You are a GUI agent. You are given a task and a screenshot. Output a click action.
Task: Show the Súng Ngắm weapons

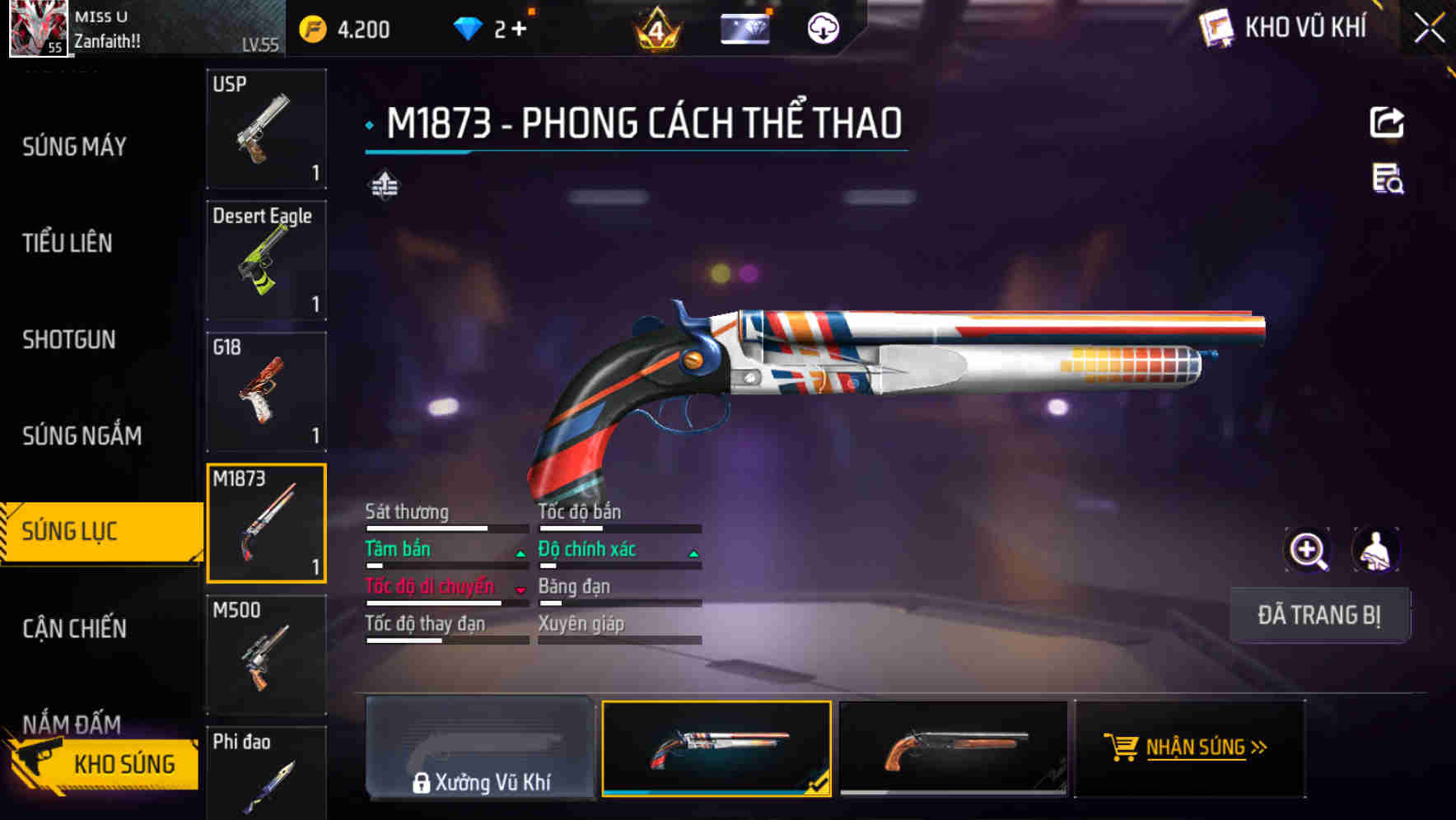coord(82,436)
